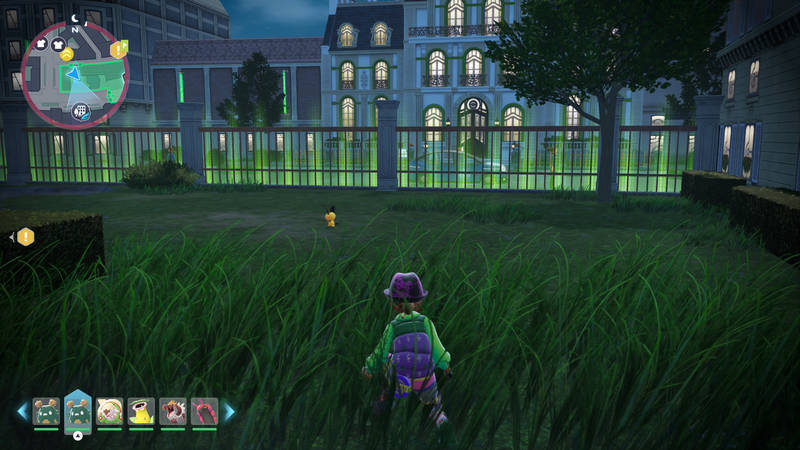Image resolution: width=800 pixels, height=450 pixels.
Task: Click the yellow chevron marker on the minimap
Action: 66,54
